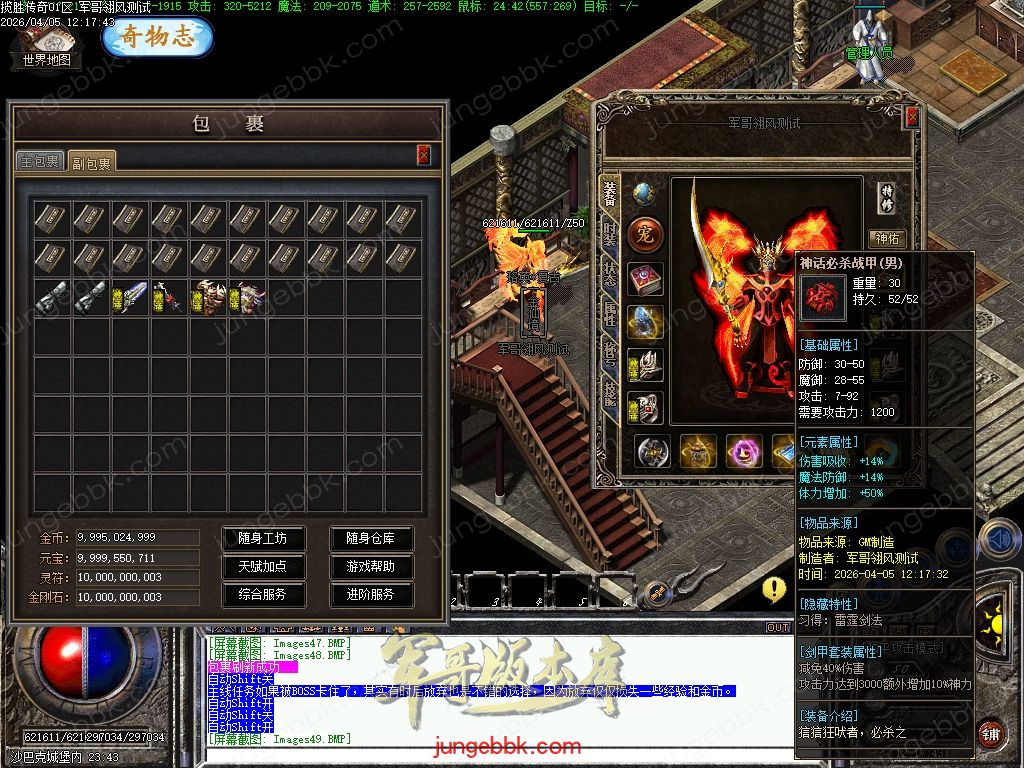Click the 天赋加点 talent points button
Image resolution: width=1024 pixels, height=768 pixels.
[x=262, y=566]
